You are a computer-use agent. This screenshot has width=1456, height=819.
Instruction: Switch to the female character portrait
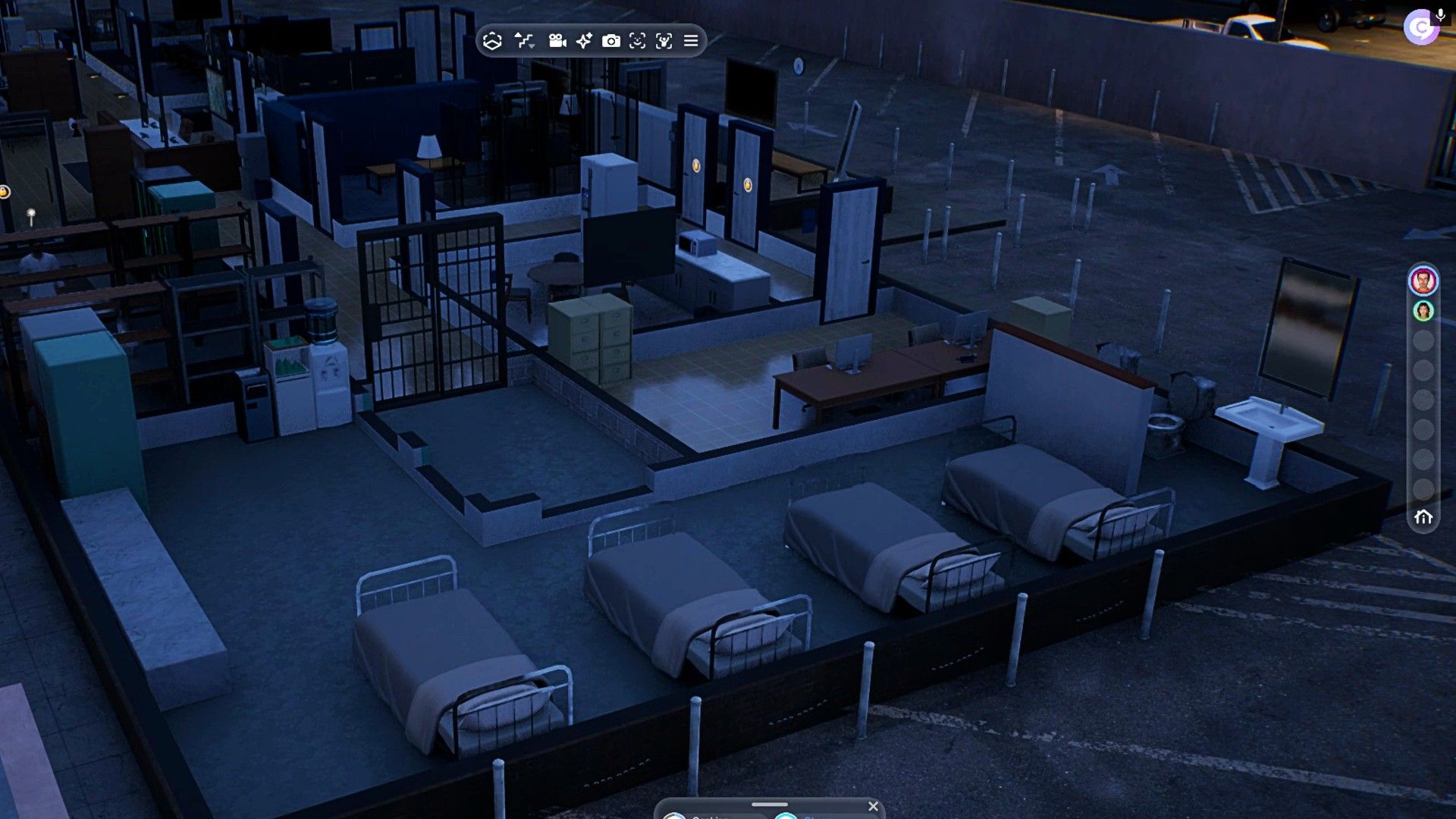[x=1423, y=311]
